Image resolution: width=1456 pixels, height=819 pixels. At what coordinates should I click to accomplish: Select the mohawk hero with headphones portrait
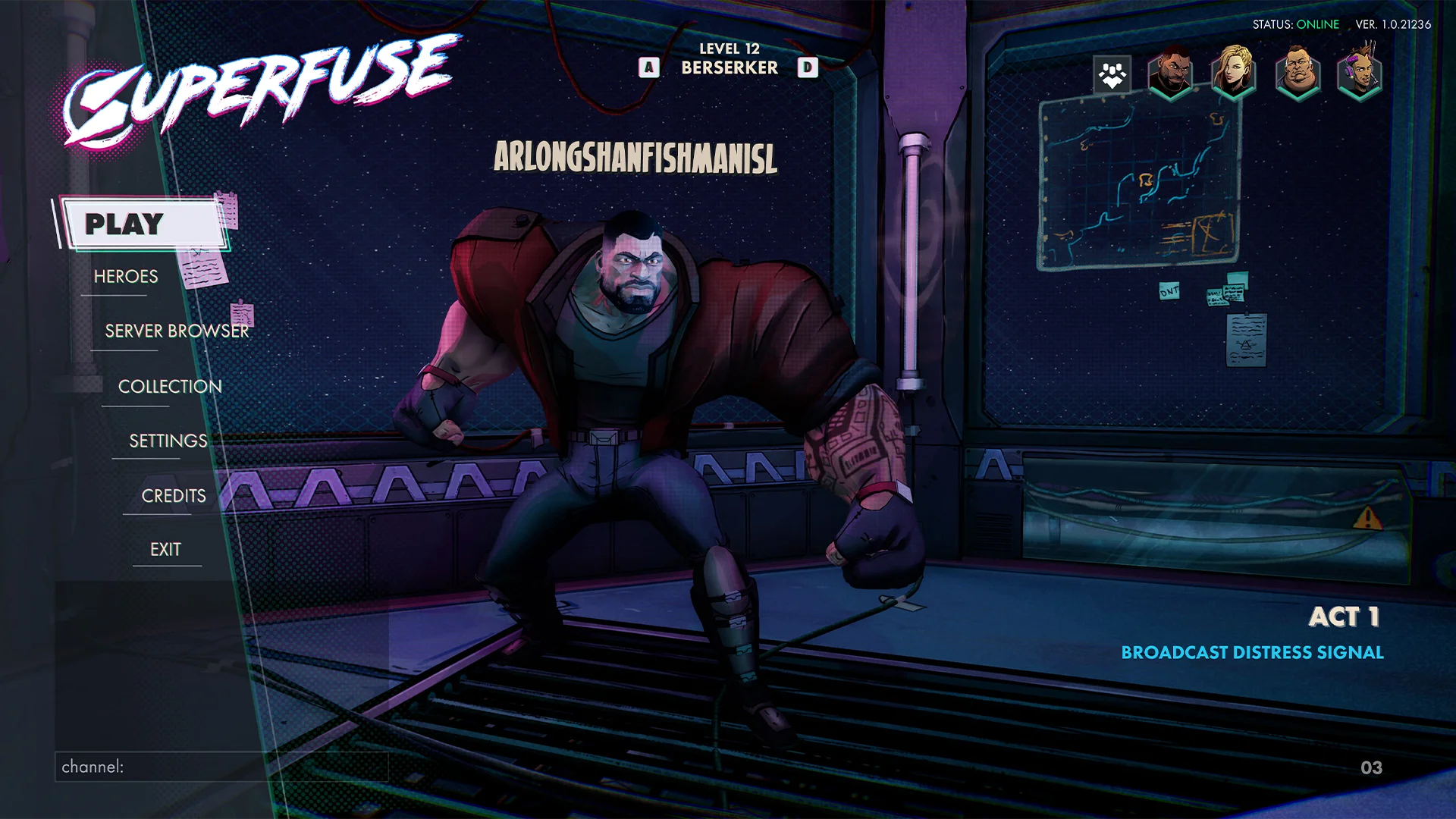[1360, 72]
